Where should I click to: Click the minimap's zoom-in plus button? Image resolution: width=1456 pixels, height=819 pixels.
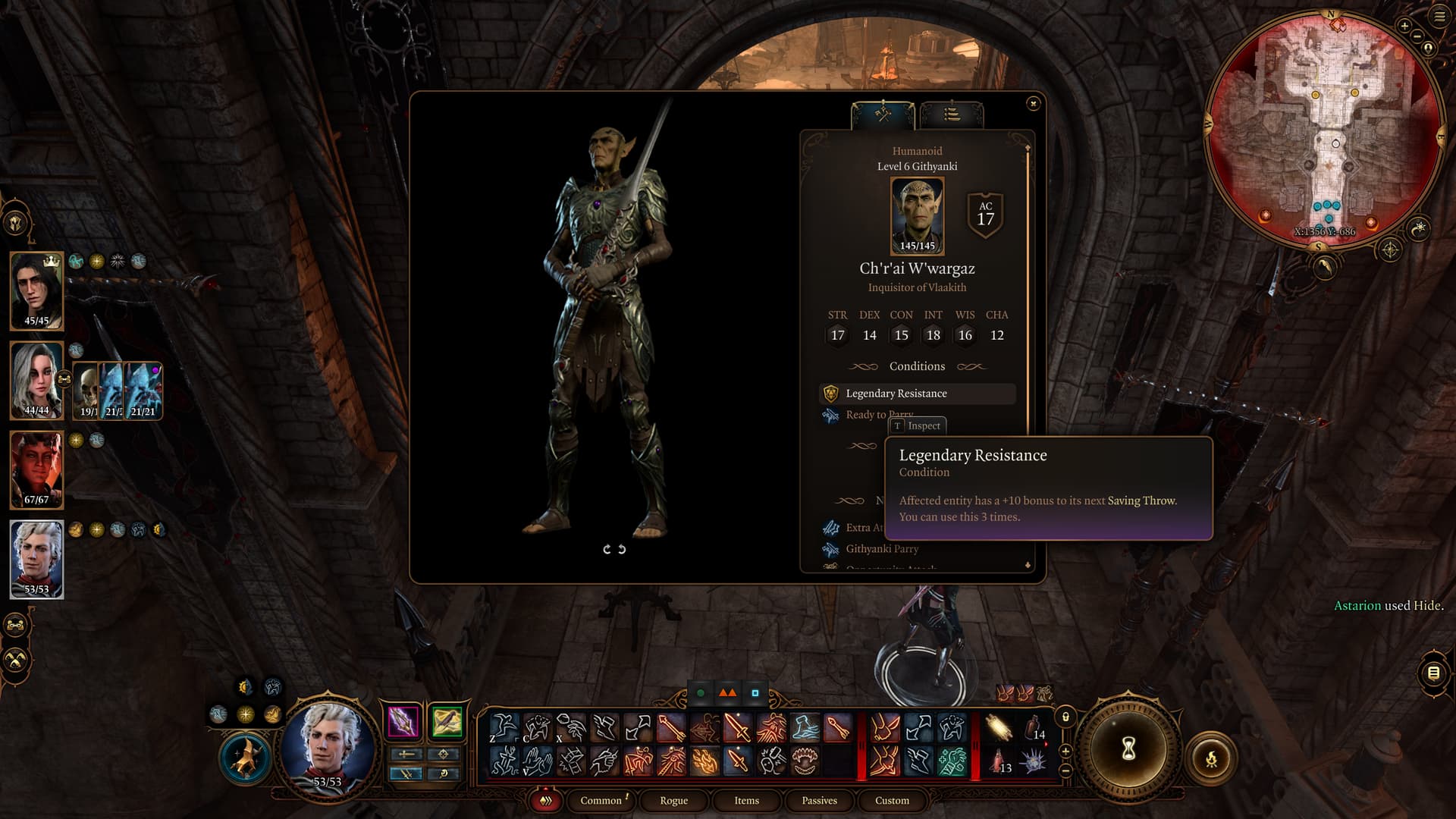pos(1404,26)
